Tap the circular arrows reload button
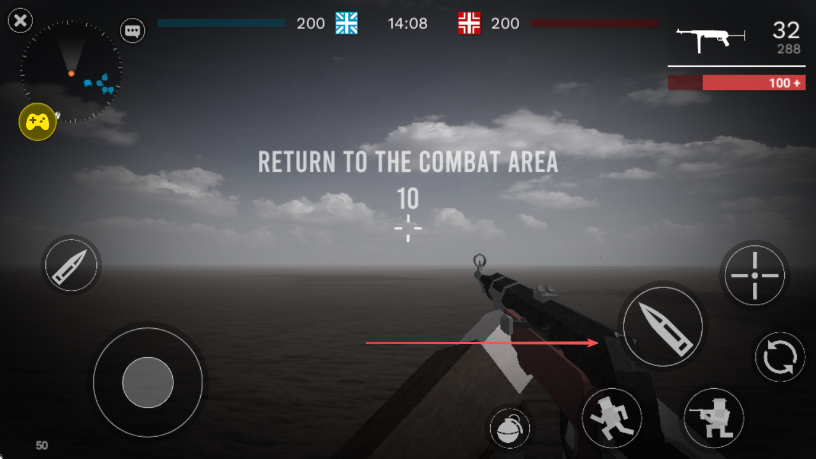 coord(779,357)
